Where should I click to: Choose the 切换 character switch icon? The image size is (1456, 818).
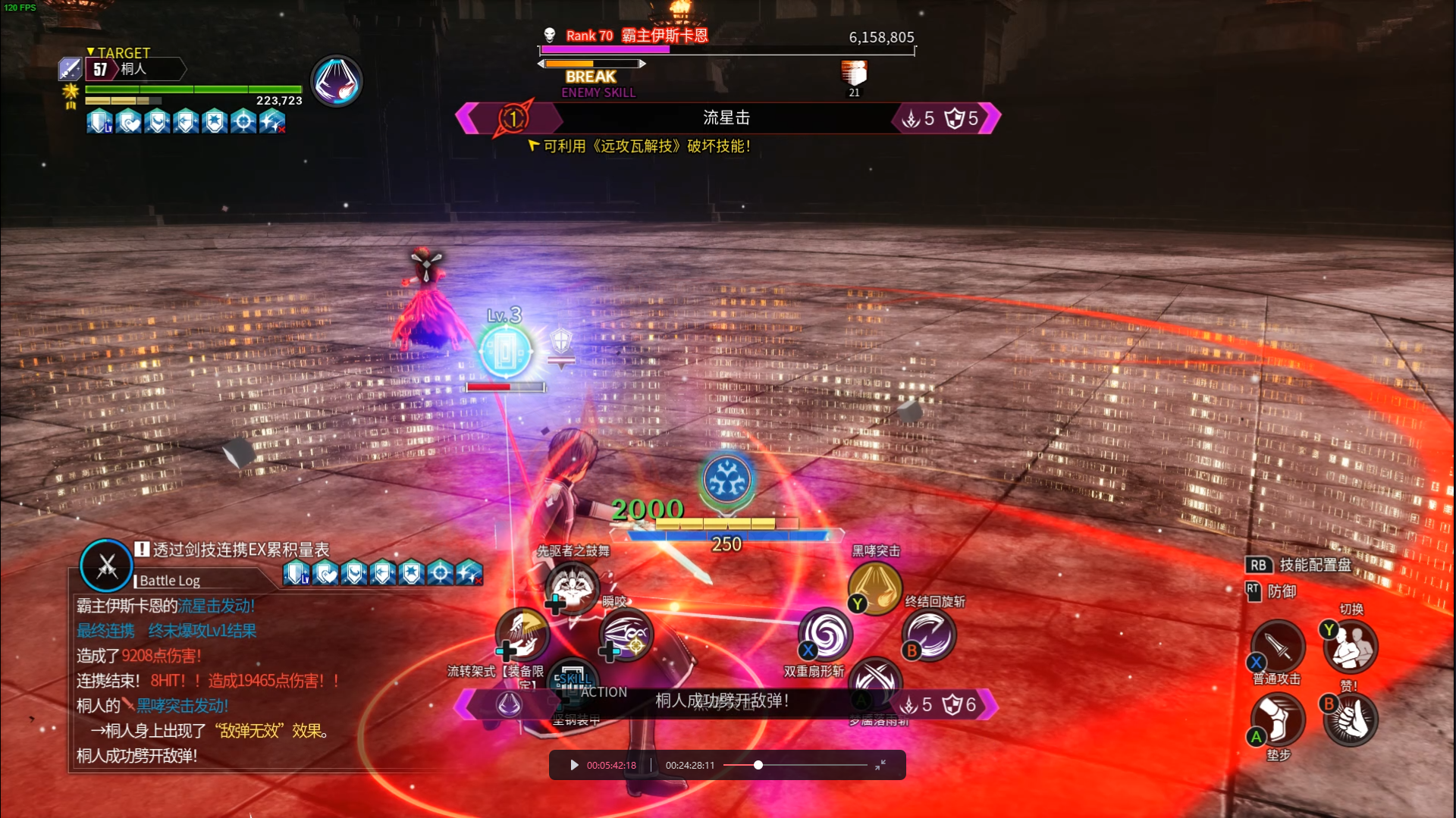point(1351,647)
